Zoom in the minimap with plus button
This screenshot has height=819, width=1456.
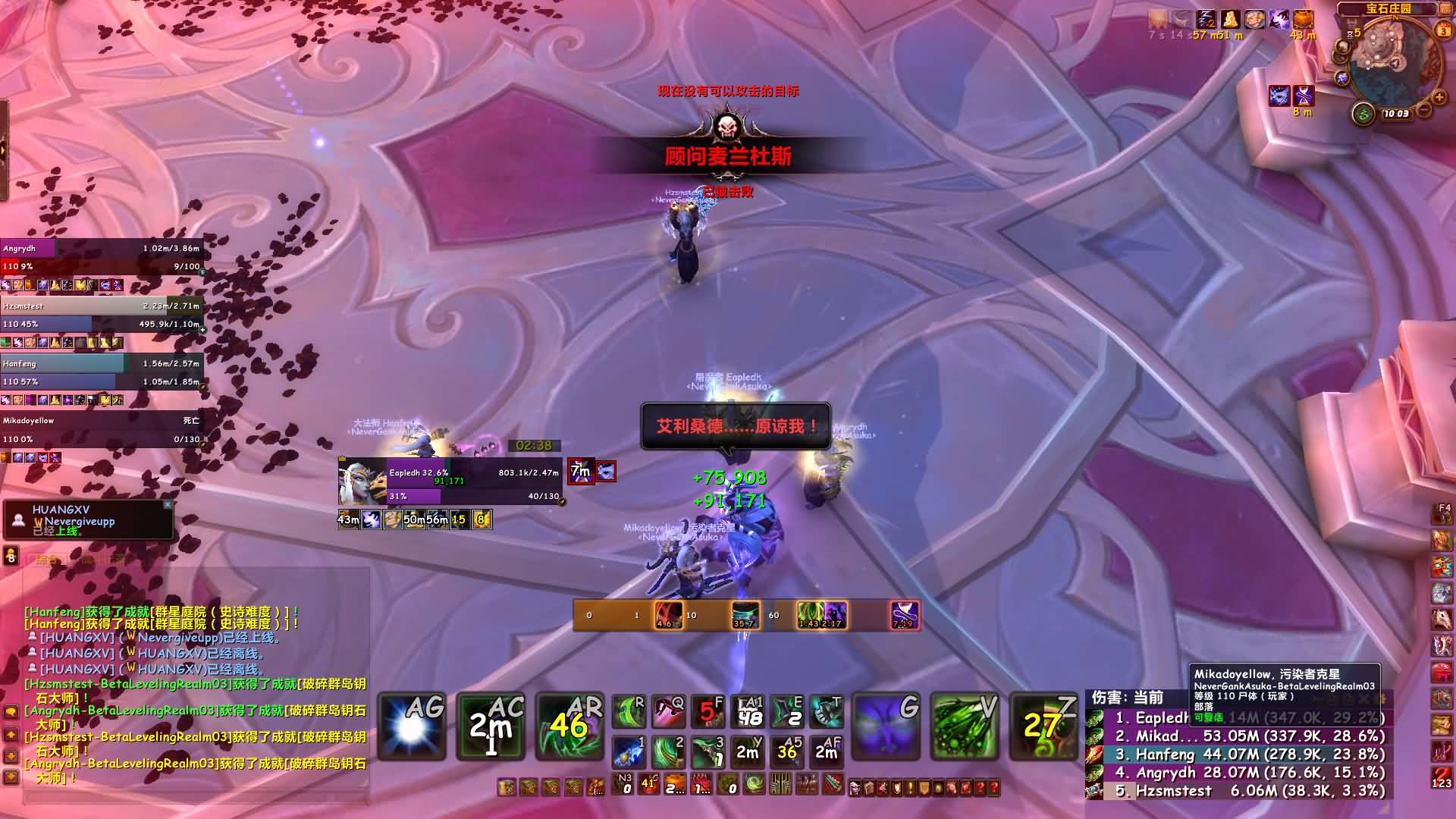[1439, 97]
